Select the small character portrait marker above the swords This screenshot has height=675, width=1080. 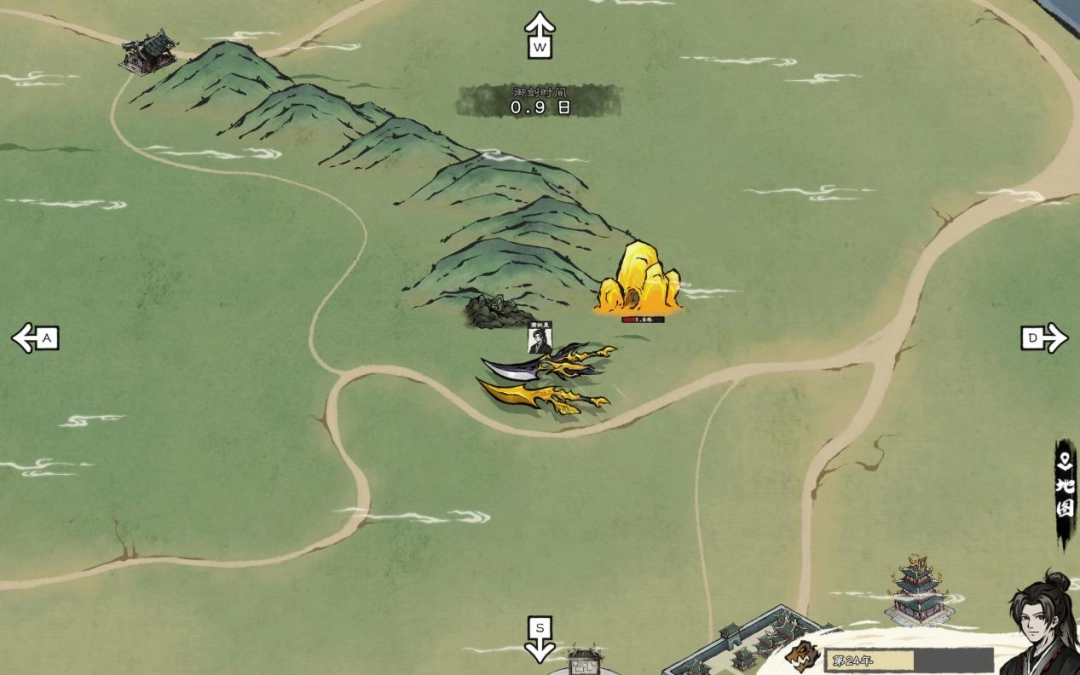[x=540, y=339]
